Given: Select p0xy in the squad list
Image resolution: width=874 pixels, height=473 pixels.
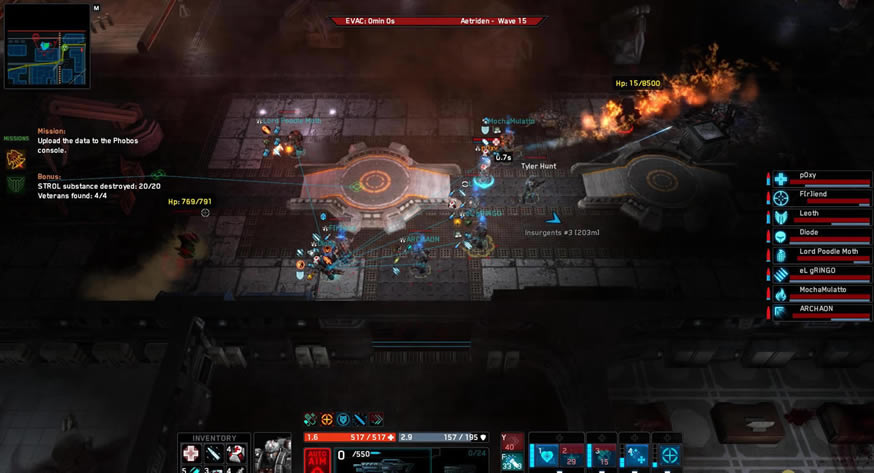Looking at the screenshot, I should 819,178.
